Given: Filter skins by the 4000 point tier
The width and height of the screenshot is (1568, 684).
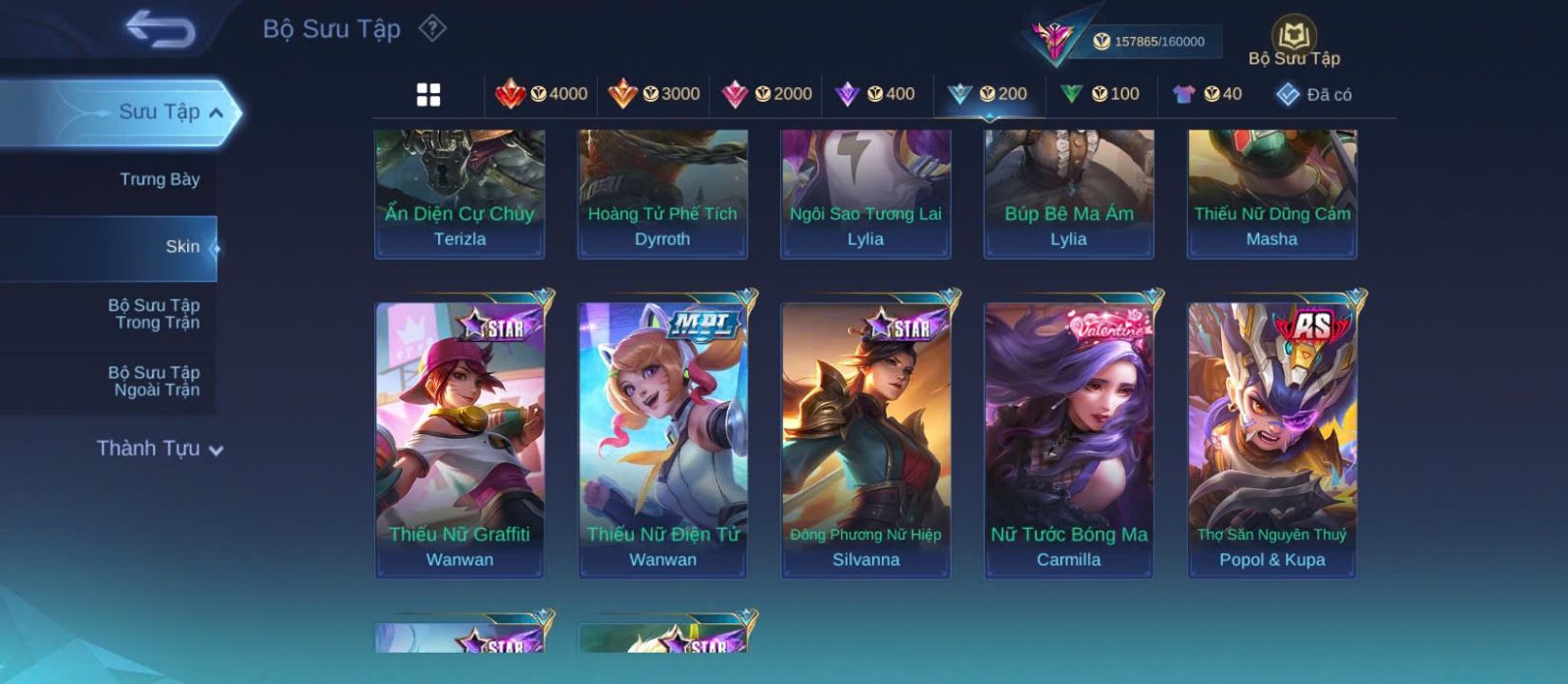Looking at the screenshot, I should click(542, 94).
